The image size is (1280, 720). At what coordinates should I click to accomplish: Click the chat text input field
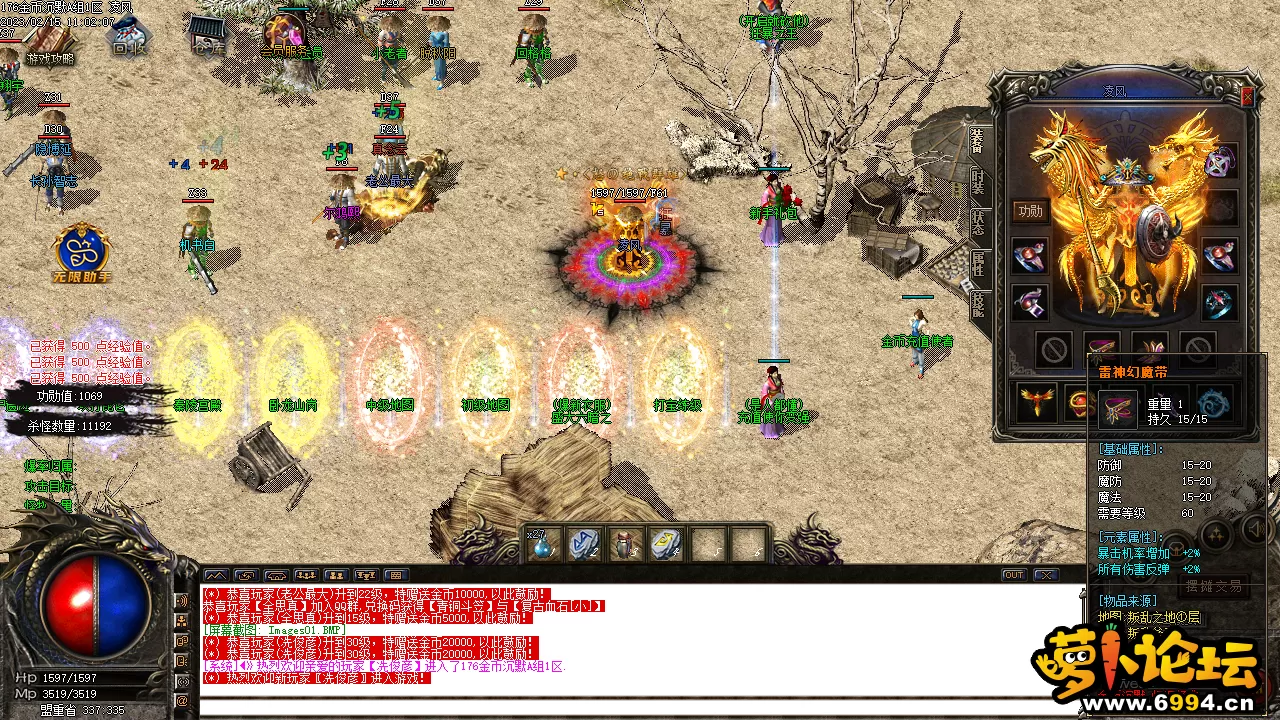point(640,707)
